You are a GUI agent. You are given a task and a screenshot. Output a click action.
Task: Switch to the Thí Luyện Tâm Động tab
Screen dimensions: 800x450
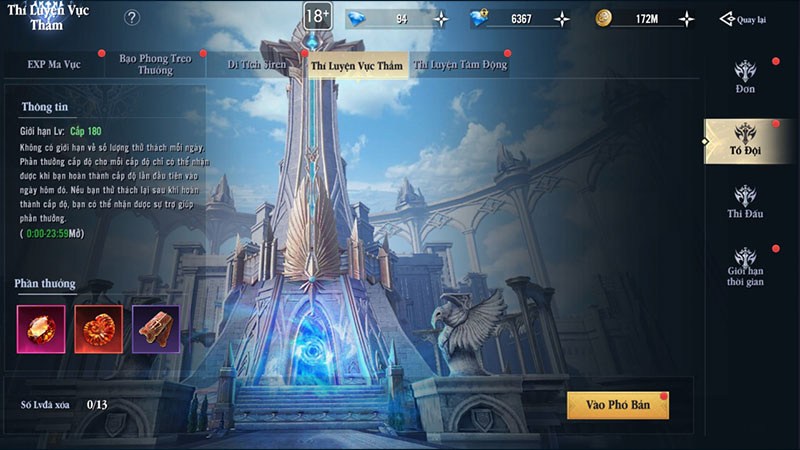pyautogui.click(x=461, y=65)
